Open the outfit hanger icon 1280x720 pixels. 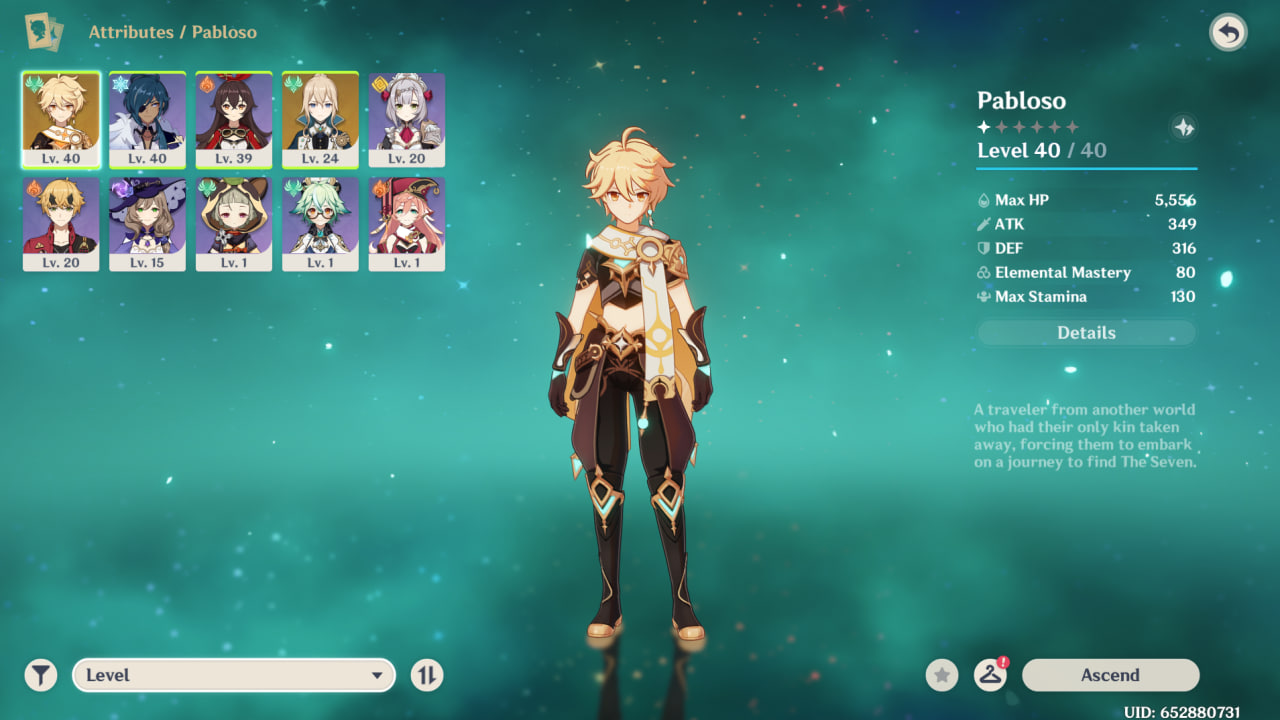[x=990, y=675]
